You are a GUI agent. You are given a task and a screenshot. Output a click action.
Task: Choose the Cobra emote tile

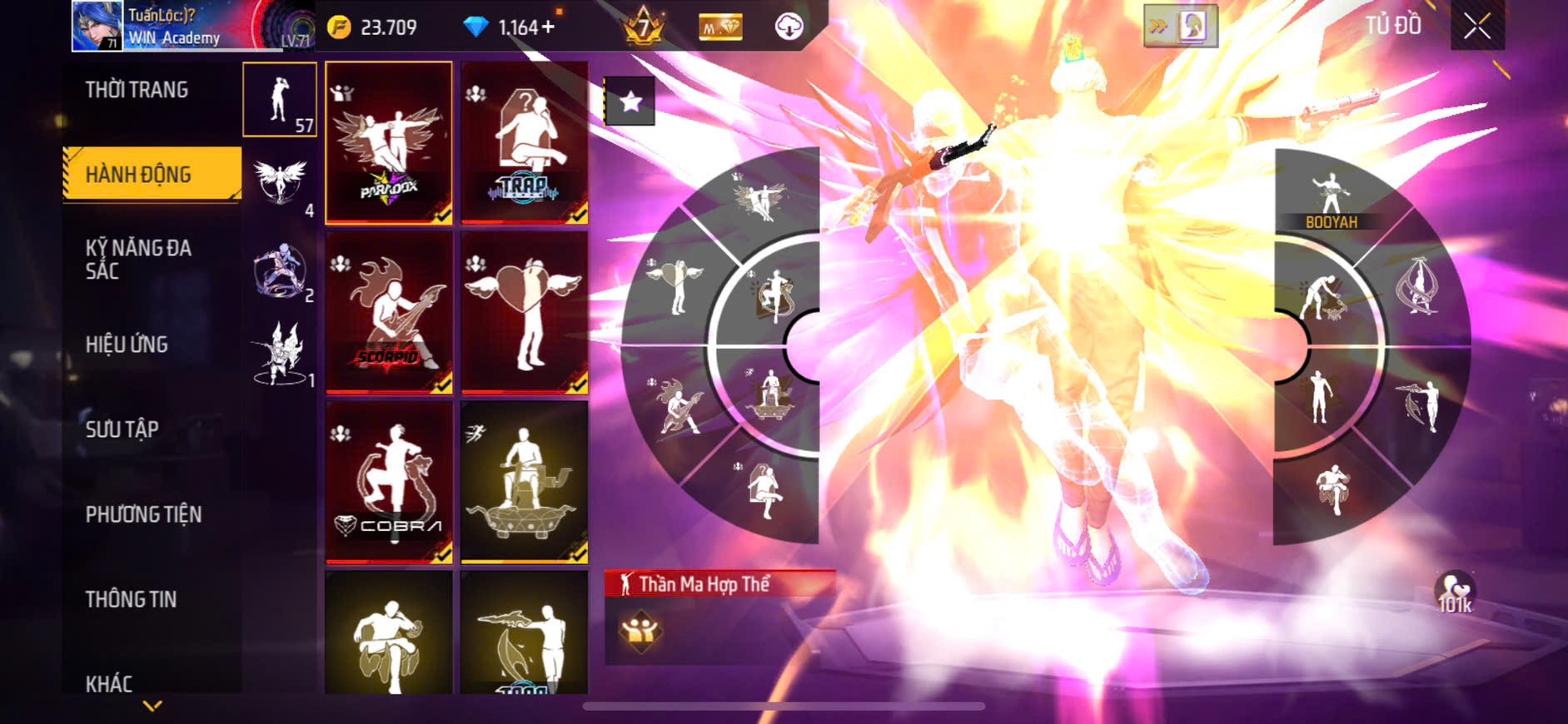point(389,482)
